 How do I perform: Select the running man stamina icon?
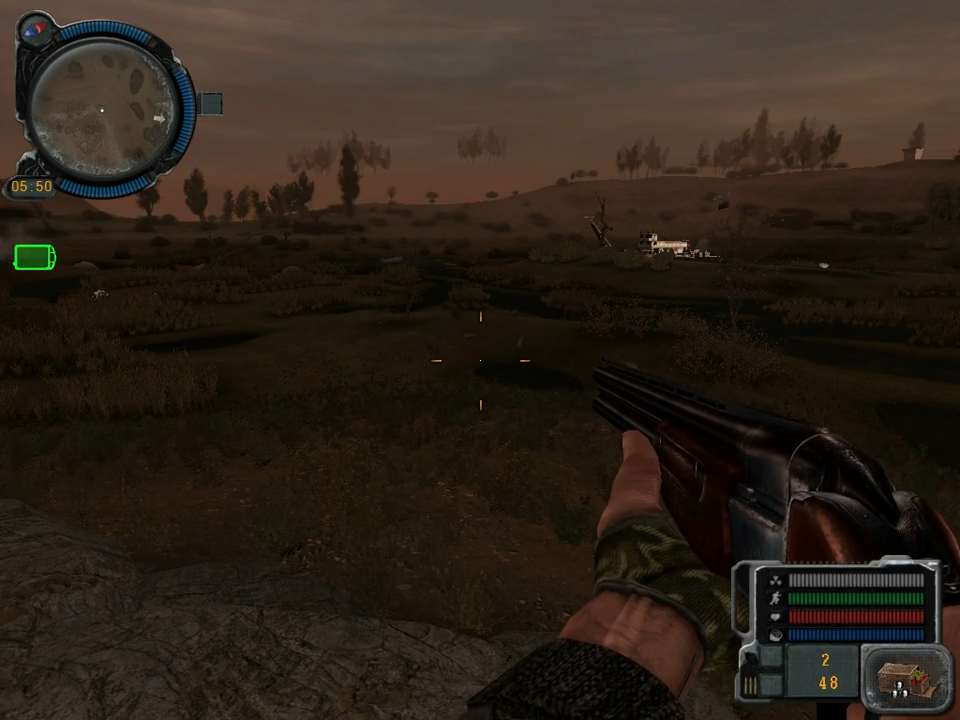pos(774,598)
